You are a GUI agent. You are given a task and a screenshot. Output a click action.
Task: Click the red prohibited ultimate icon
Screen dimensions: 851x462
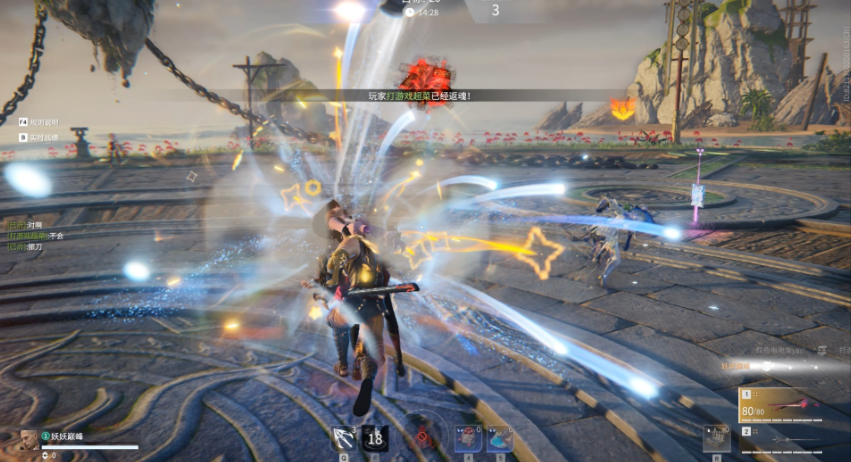(423, 436)
